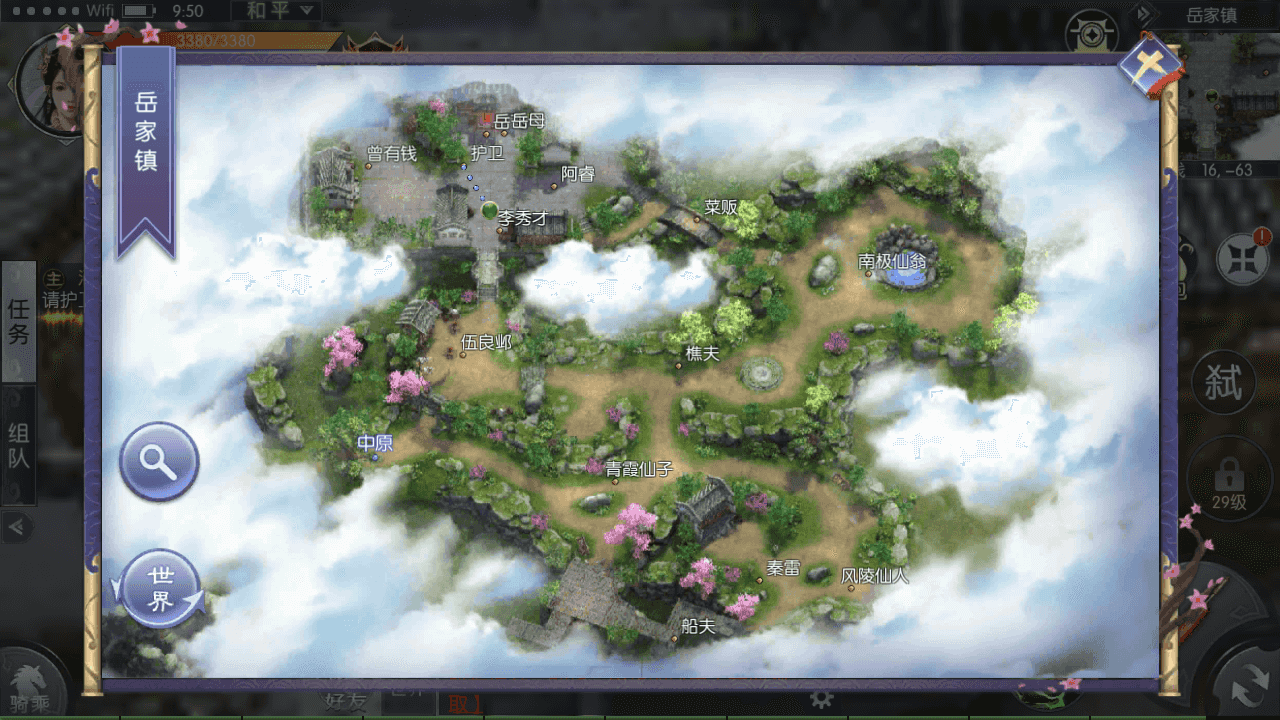Choose the 护卫 guard marker
This screenshot has width=1280, height=720.
(486, 154)
